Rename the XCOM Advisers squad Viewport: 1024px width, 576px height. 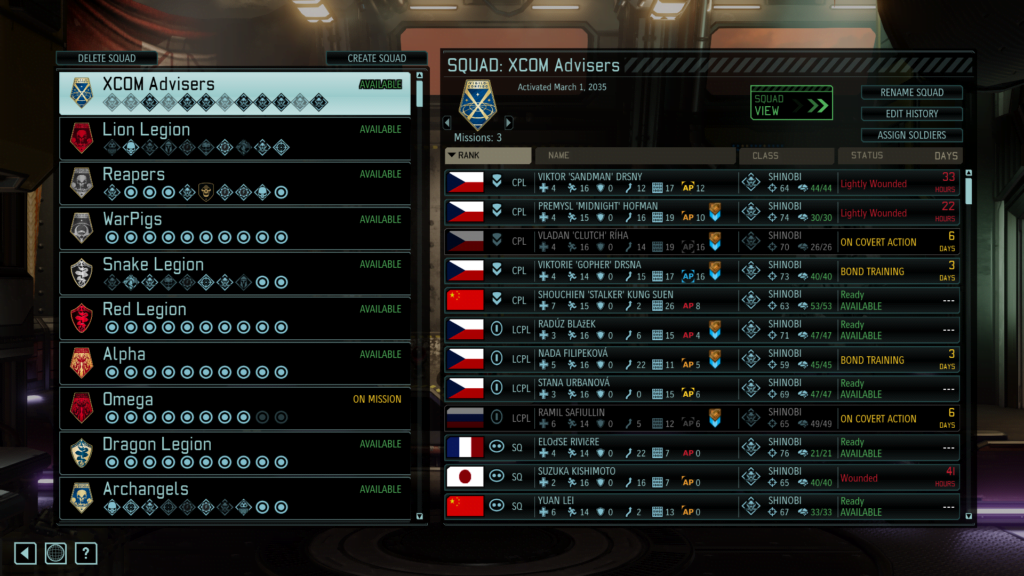click(910, 93)
